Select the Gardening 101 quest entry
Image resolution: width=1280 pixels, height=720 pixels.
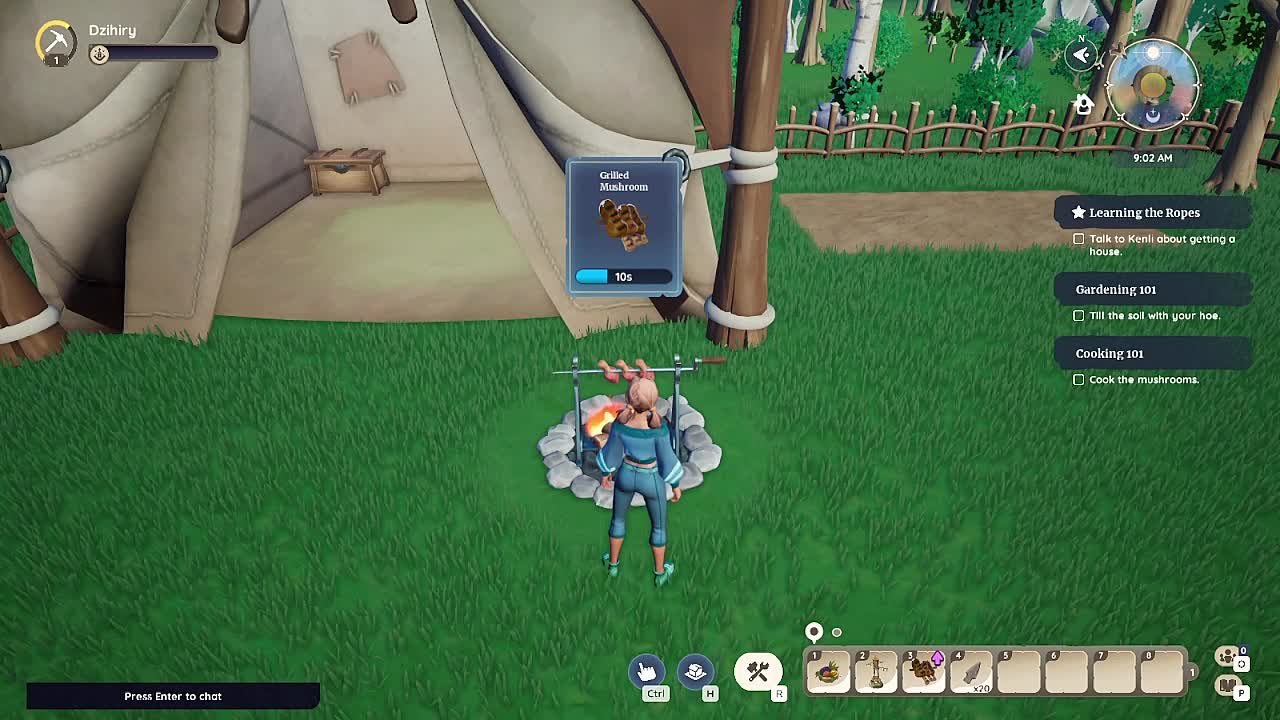[x=1116, y=289]
